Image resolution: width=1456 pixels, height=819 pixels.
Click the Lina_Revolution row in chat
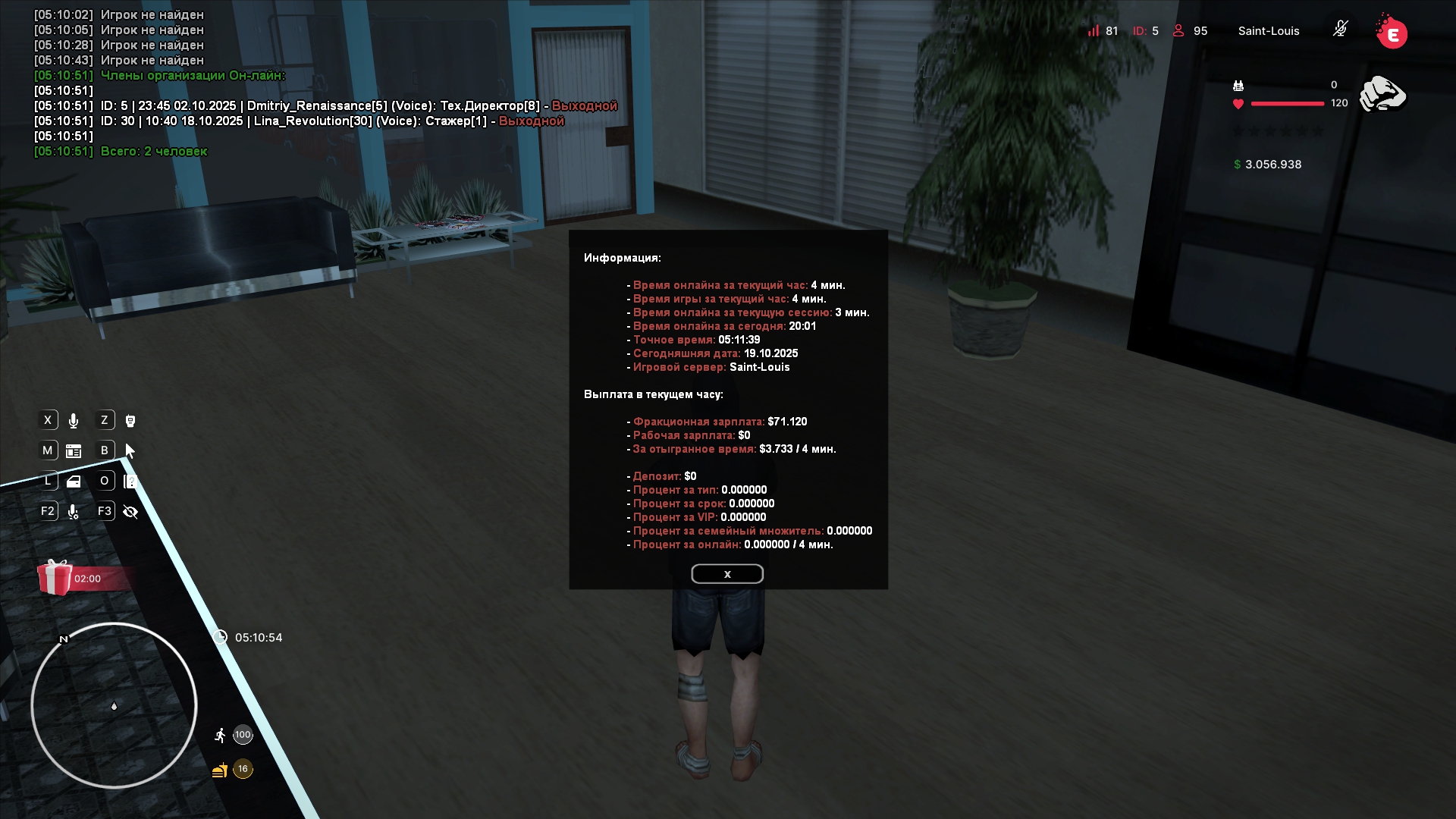pyautogui.click(x=300, y=121)
